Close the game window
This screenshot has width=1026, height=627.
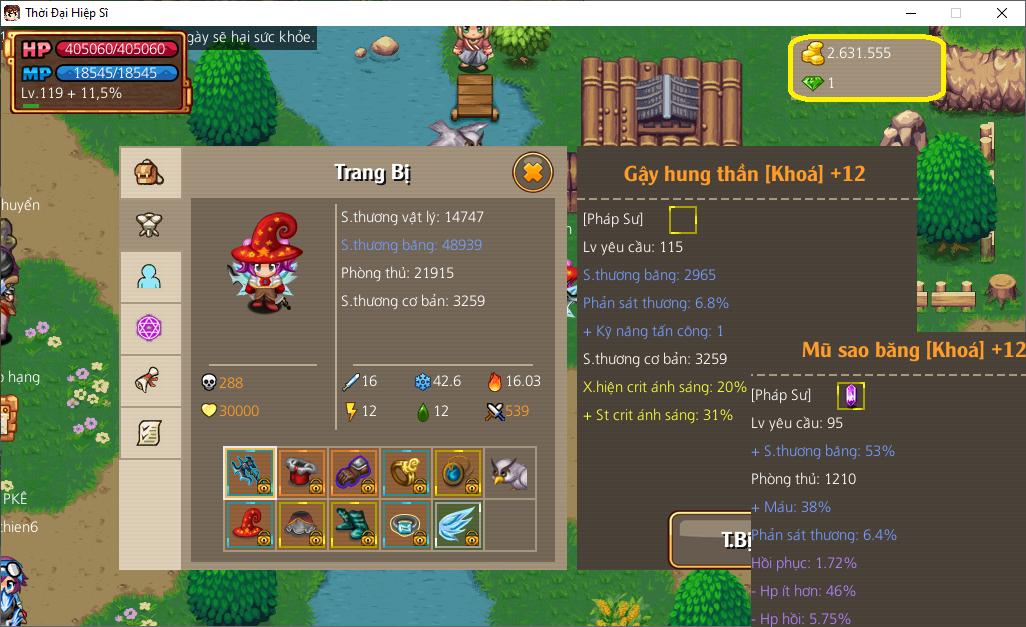coord(1002,13)
